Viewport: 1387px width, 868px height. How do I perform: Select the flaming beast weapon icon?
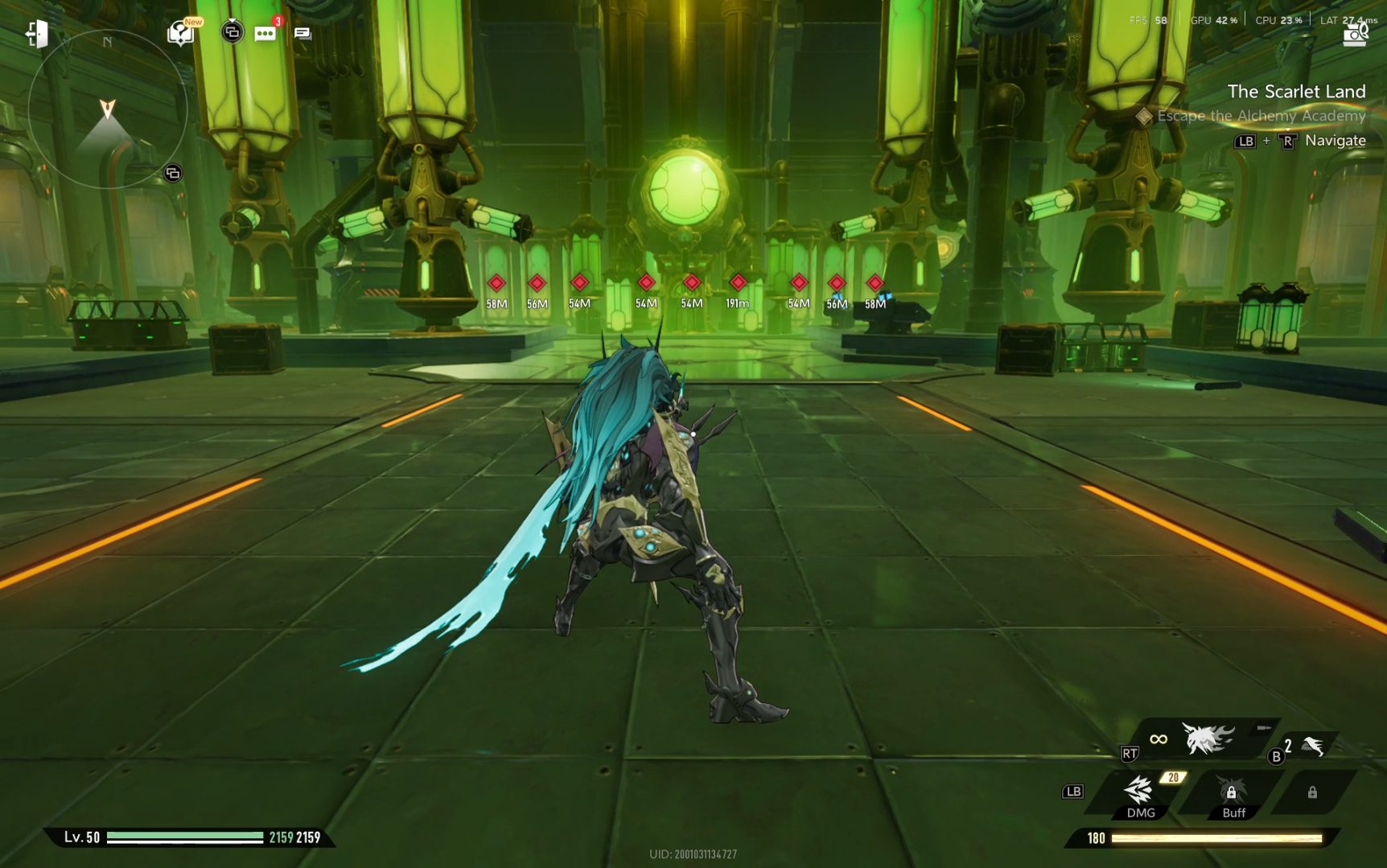(1208, 738)
